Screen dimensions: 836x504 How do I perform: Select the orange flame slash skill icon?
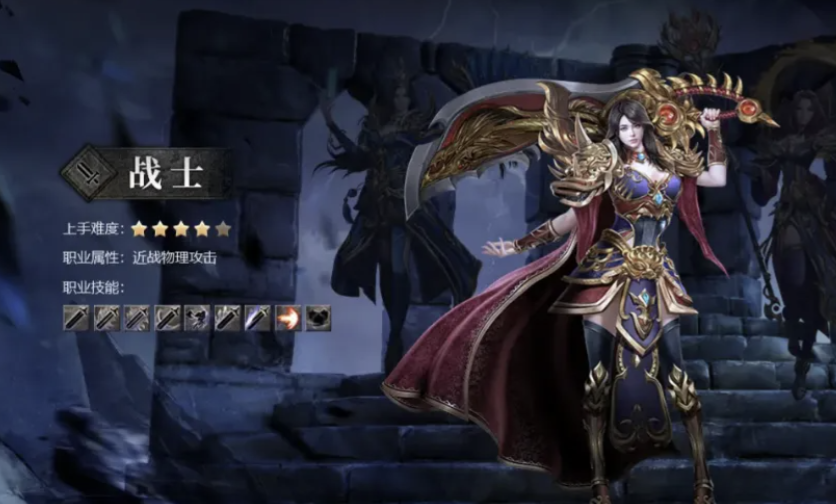point(288,318)
